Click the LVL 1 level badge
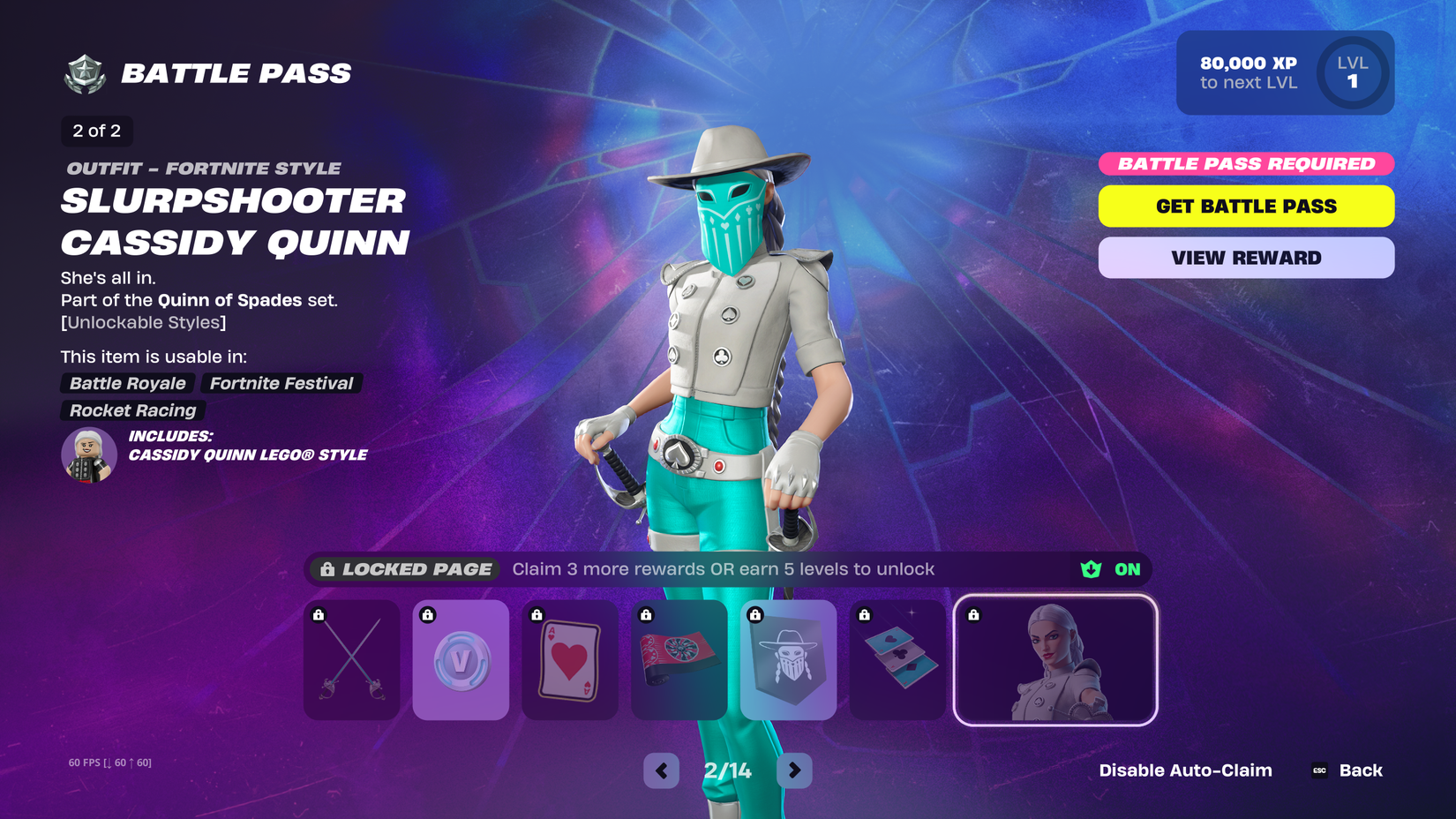1456x819 pixels. 1352,72
